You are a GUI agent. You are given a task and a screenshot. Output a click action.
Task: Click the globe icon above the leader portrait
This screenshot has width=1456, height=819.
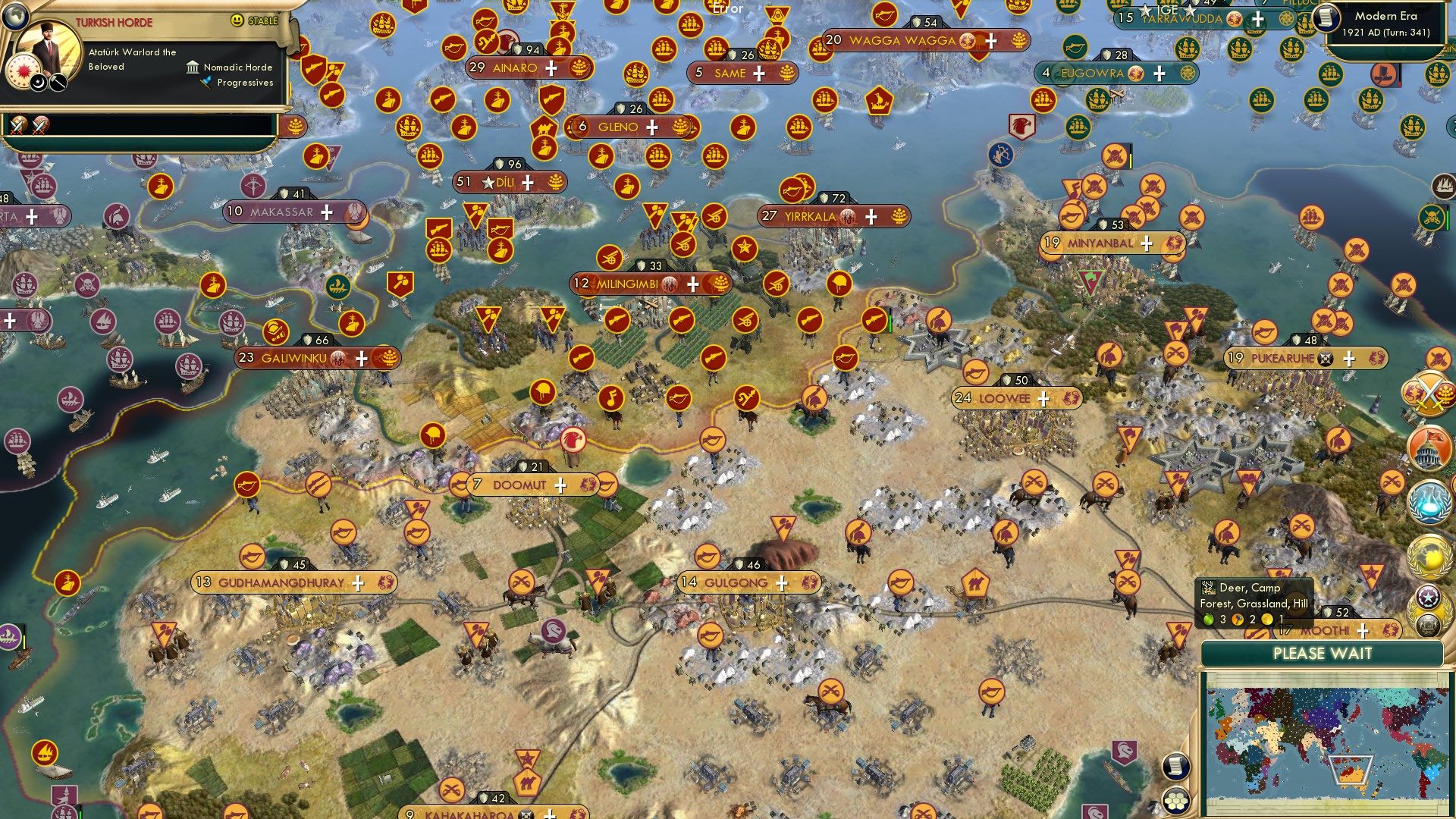tap(15, 15)
